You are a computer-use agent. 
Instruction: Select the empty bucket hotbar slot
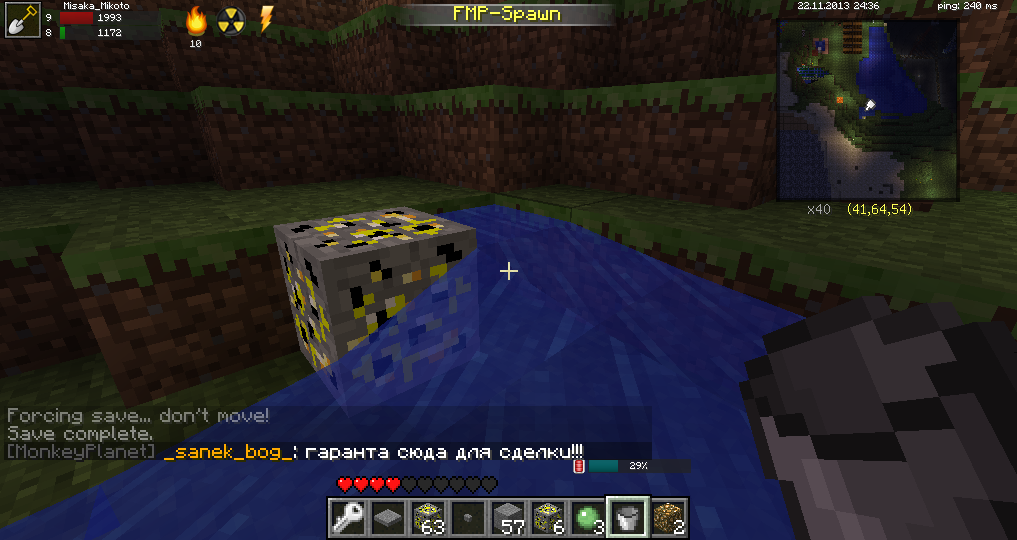coord(628,517)
